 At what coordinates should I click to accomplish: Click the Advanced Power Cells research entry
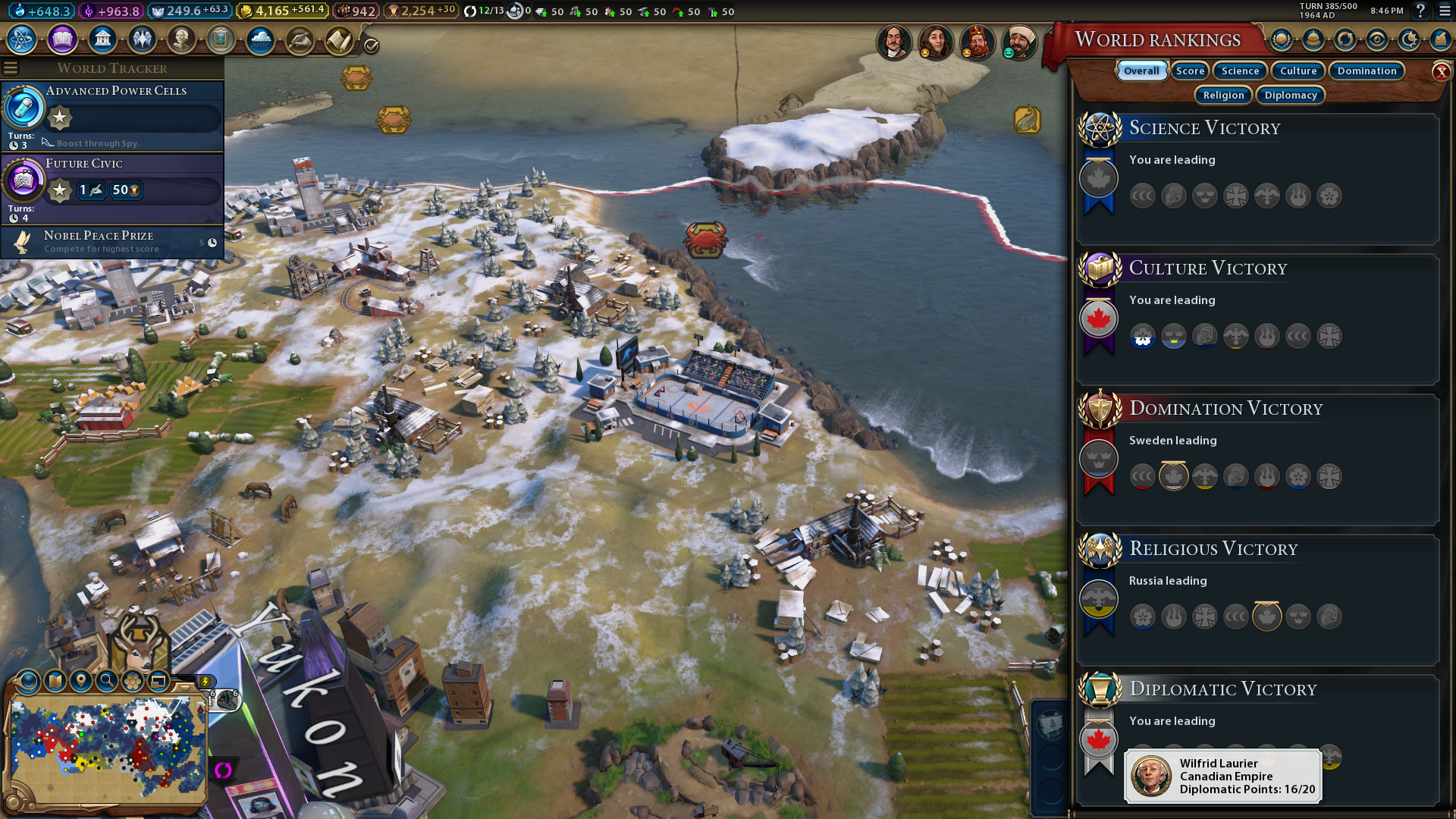coord(114,114)
